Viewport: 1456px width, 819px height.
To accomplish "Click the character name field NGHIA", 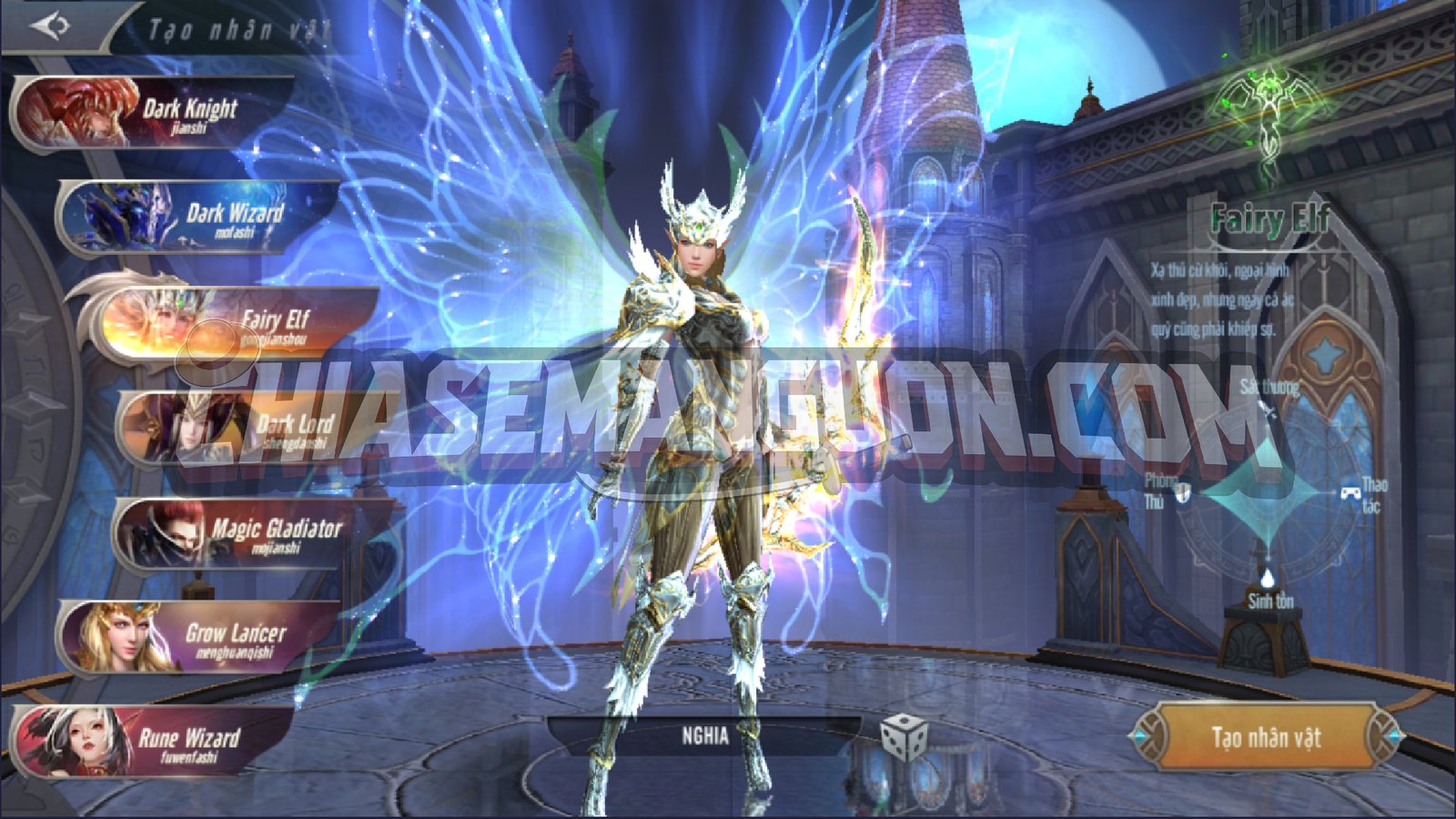I will click(x=704, y=735).
